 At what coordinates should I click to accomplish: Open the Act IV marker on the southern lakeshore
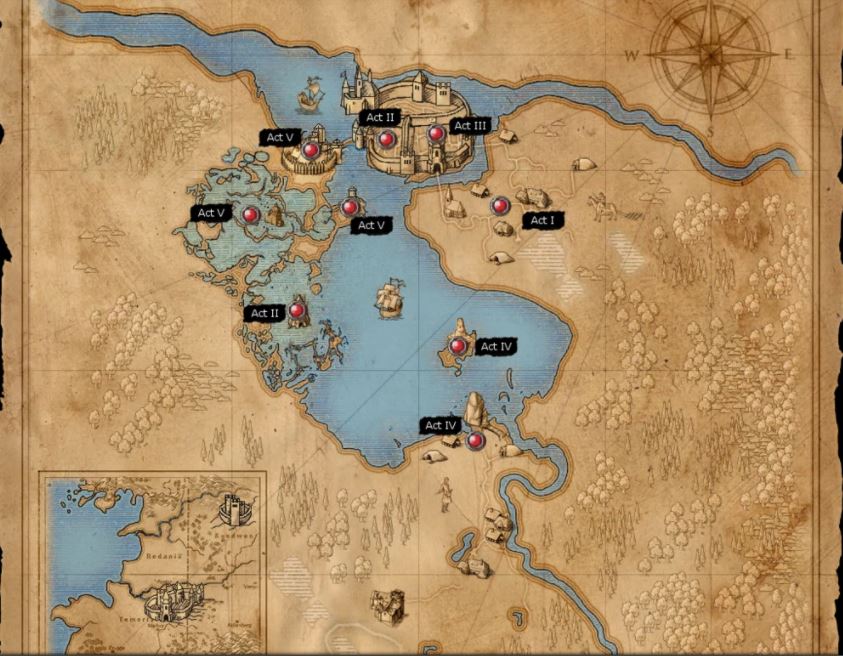[x=476, y=440]
